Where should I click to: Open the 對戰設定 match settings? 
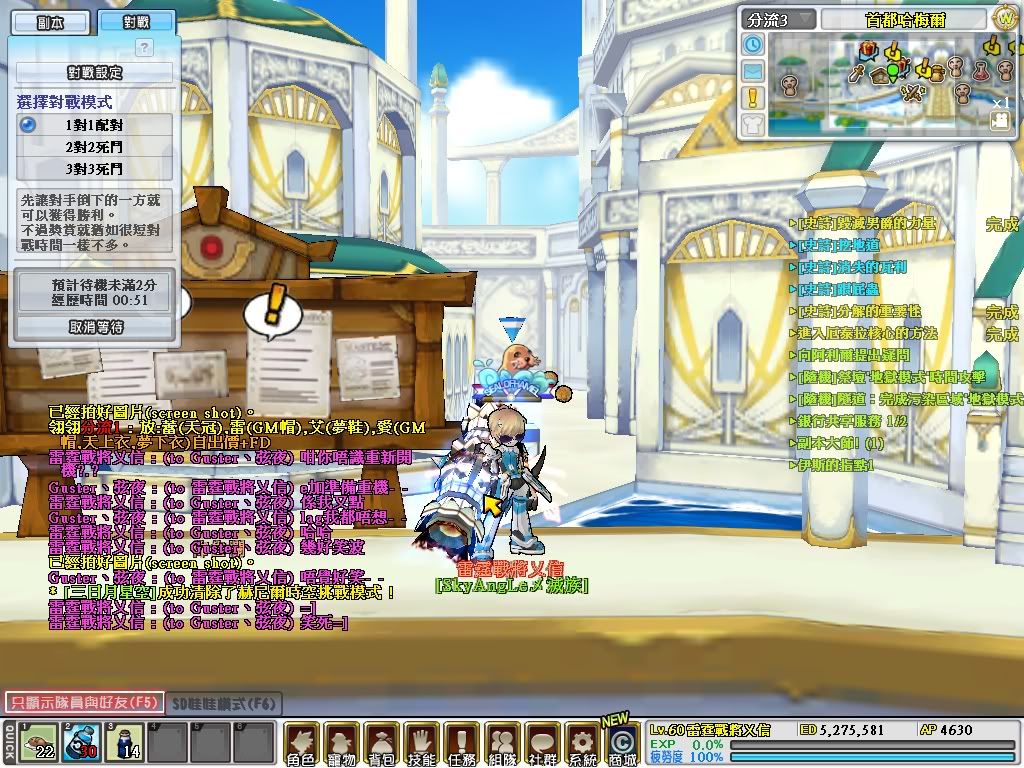94,73
